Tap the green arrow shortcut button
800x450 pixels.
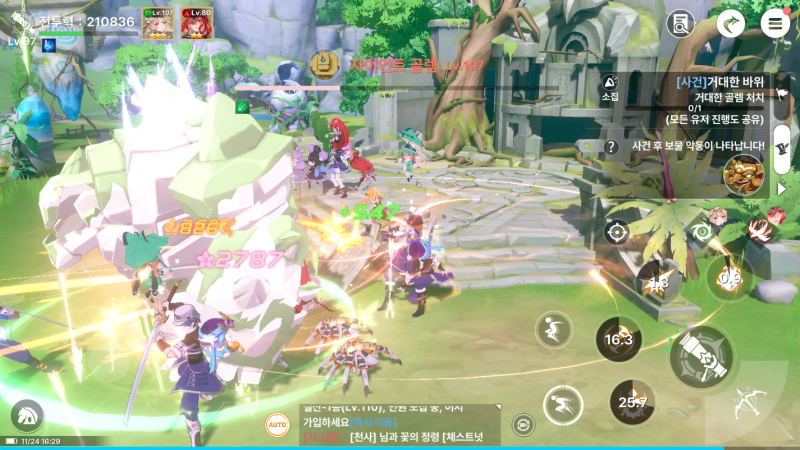pos(731,23)
